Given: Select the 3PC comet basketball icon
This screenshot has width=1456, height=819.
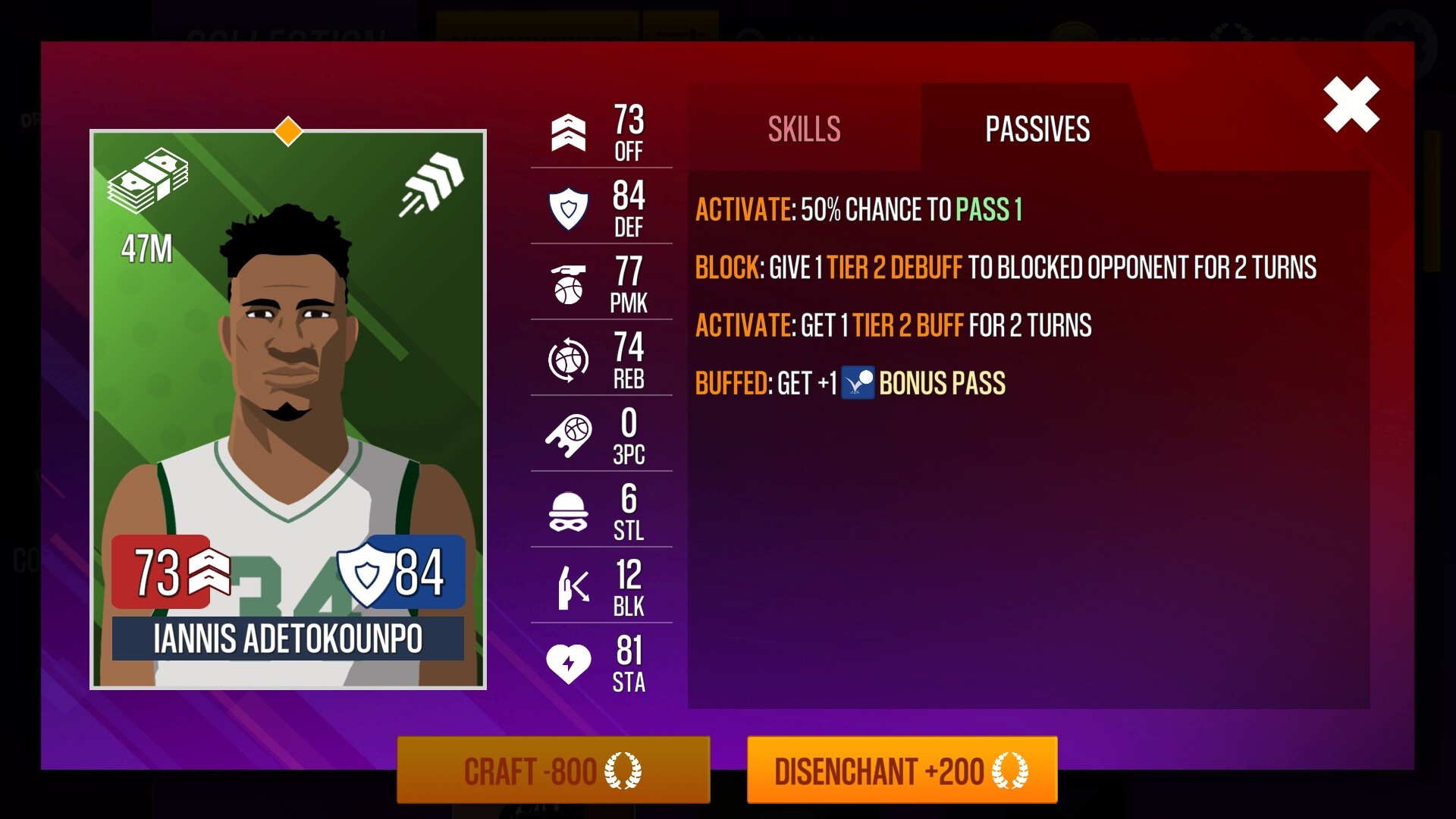Looking at the screenshot, I should coord(569,435).
